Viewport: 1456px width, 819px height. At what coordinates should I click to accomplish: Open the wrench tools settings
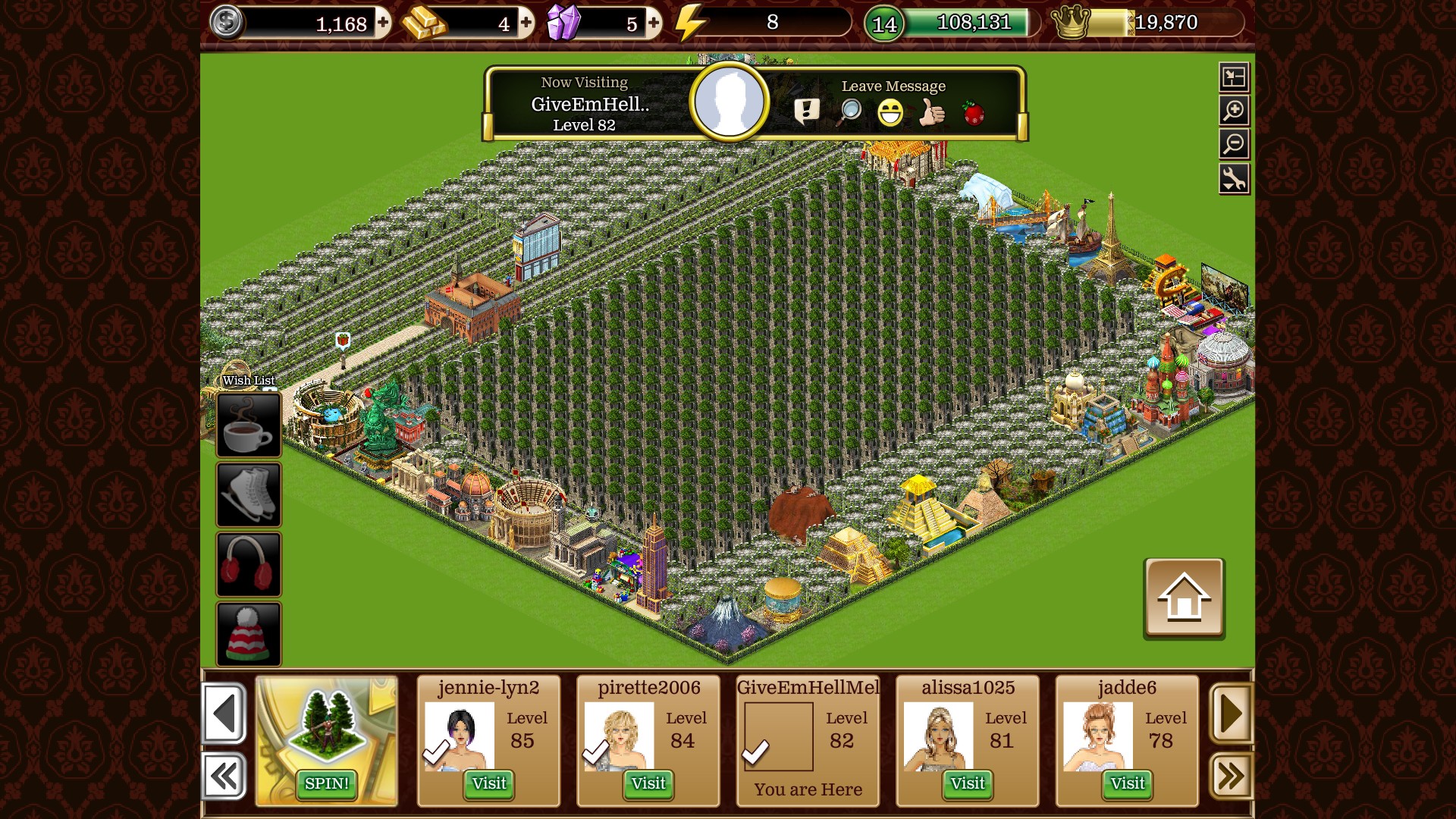1234,179
